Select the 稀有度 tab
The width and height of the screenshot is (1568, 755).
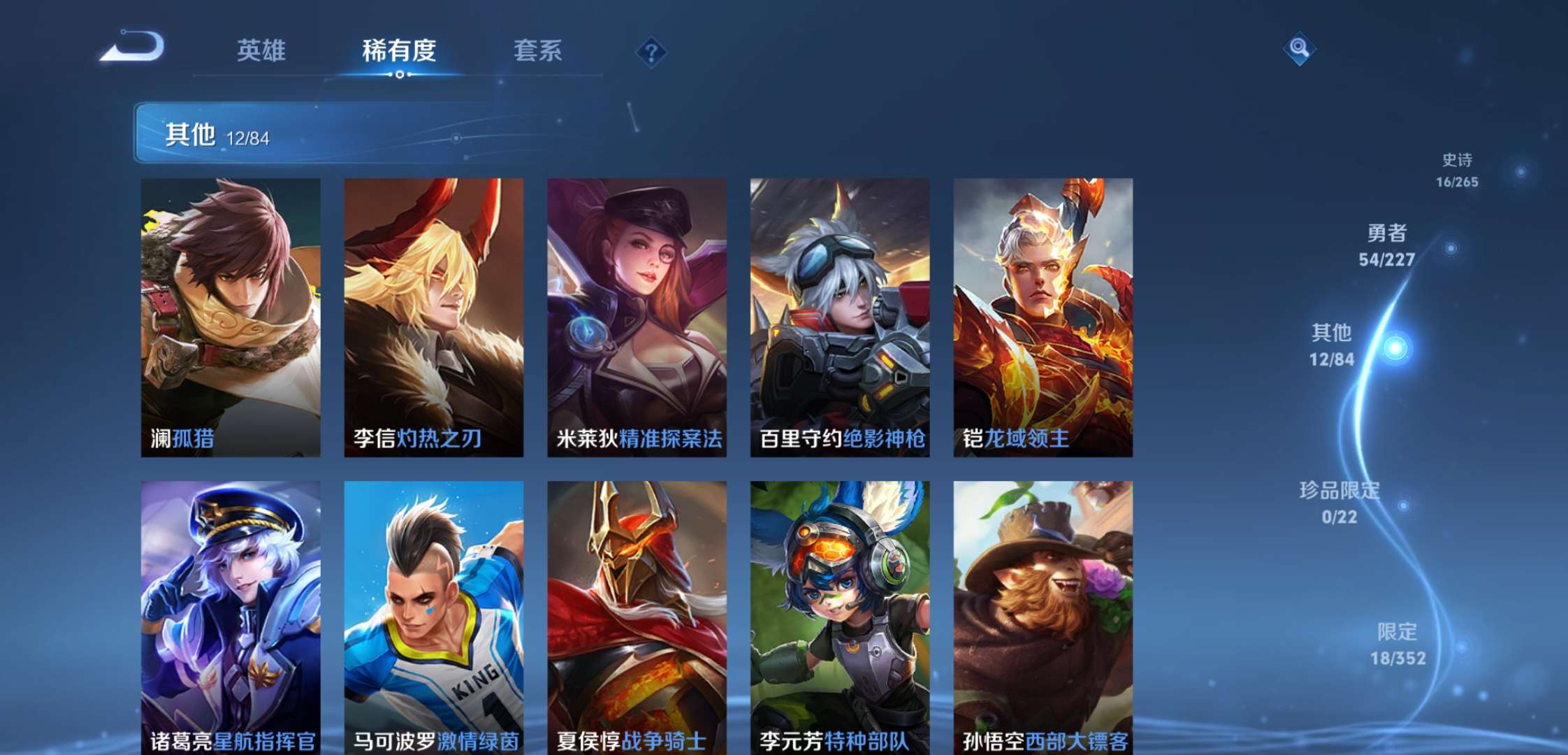(399, 50)
